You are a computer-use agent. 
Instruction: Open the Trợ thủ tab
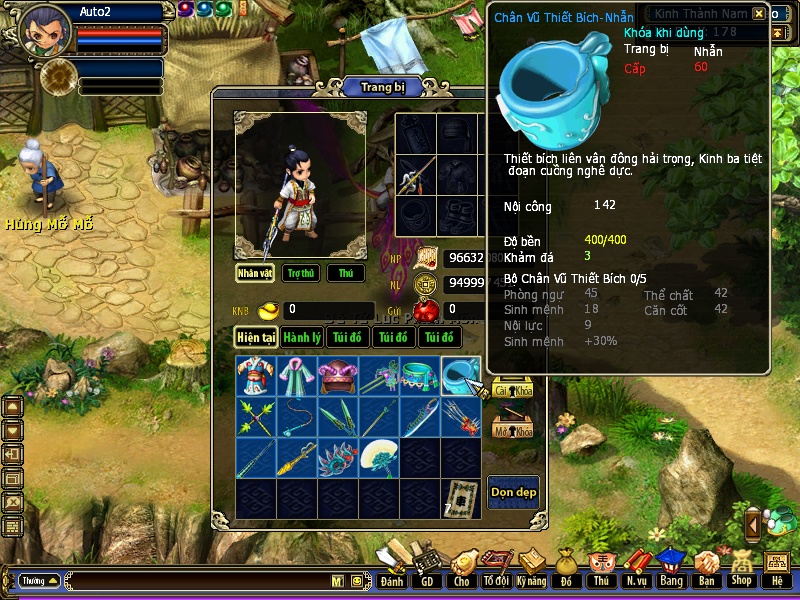(x=300, y=273)
